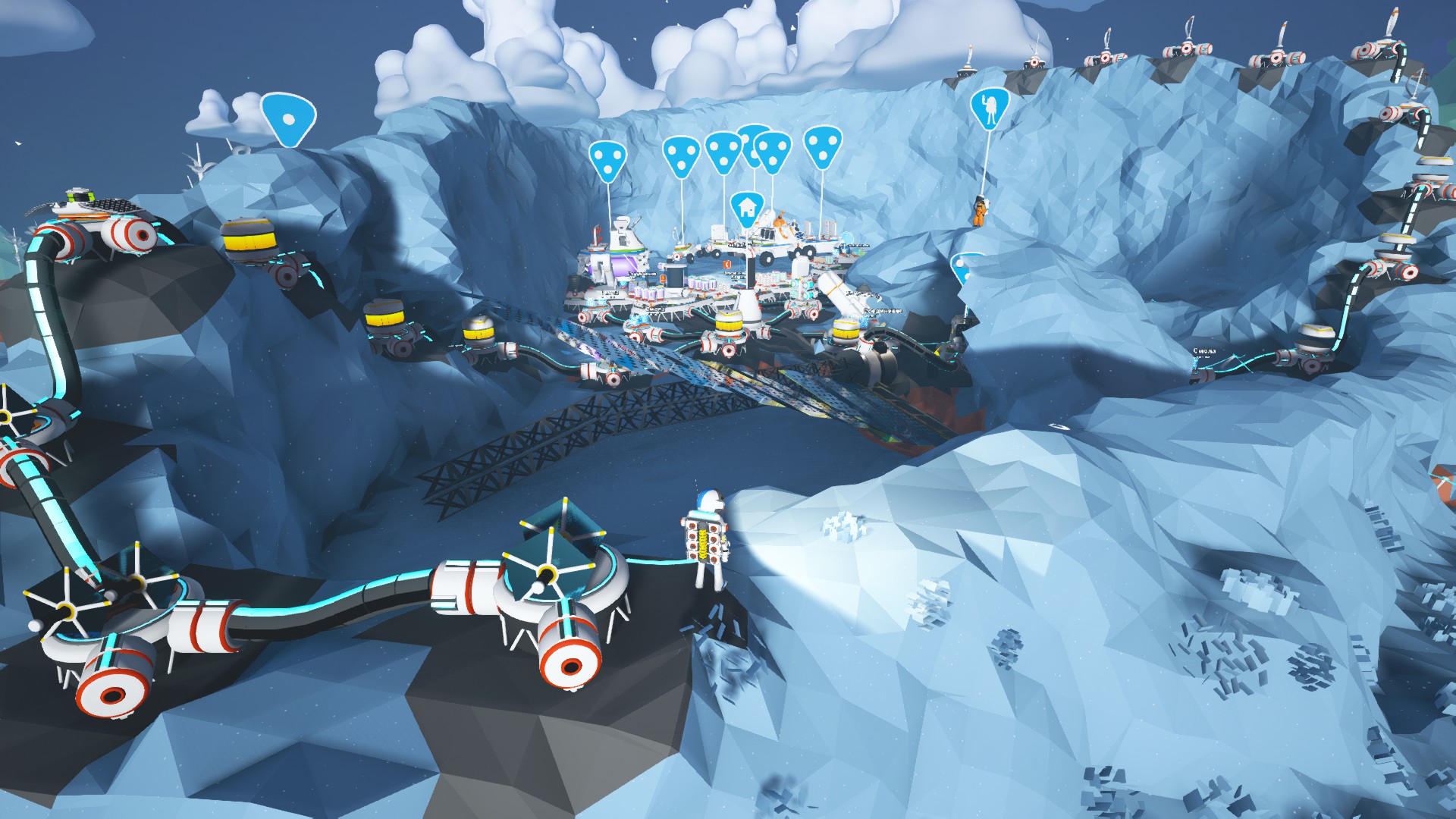The height and width of the screenshot is (819, 1456).
Task: Click the Соединения label near the crane arm
Action: (883, 311)
